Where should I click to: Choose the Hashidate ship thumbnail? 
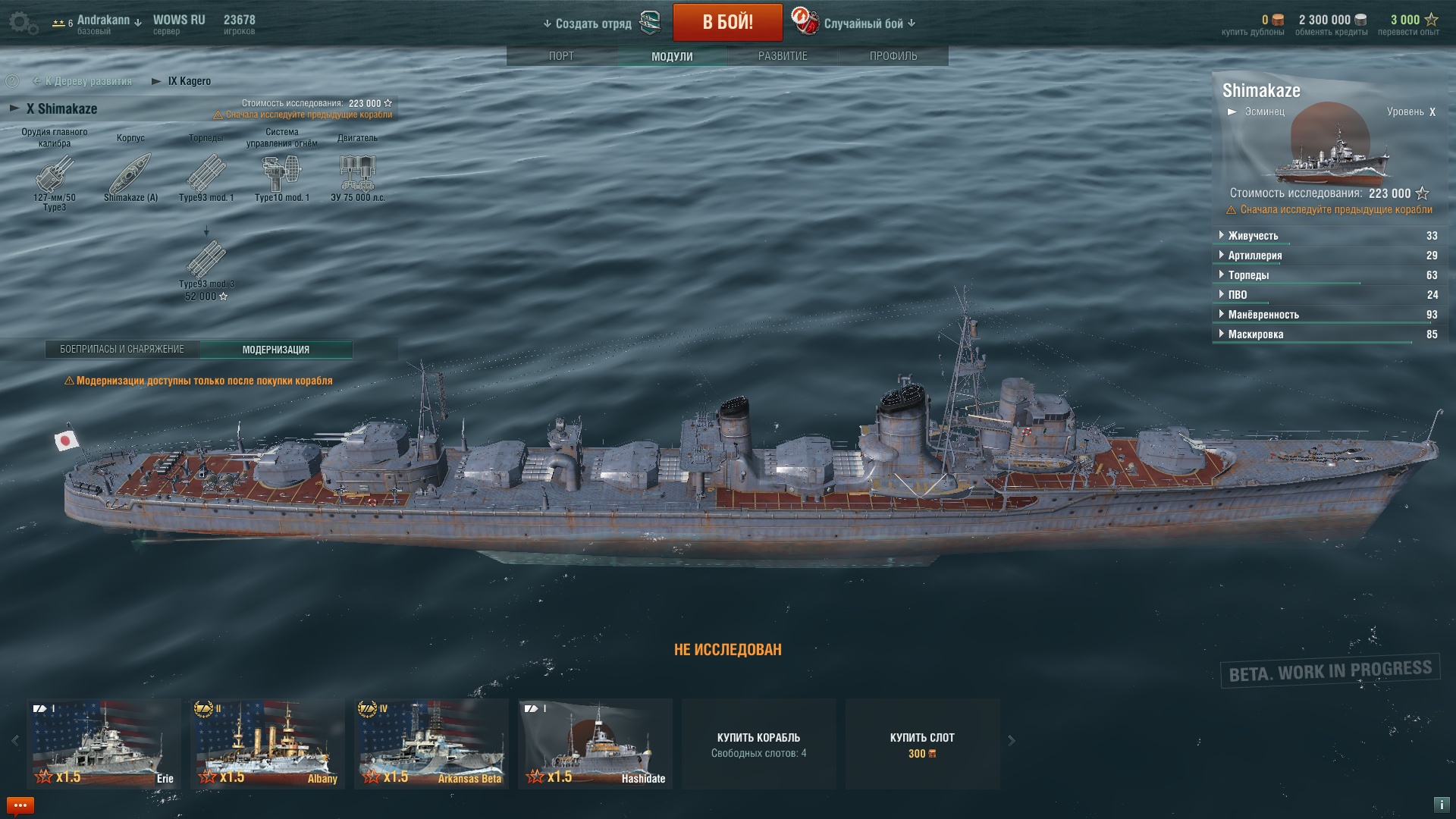tap(595, 743)
